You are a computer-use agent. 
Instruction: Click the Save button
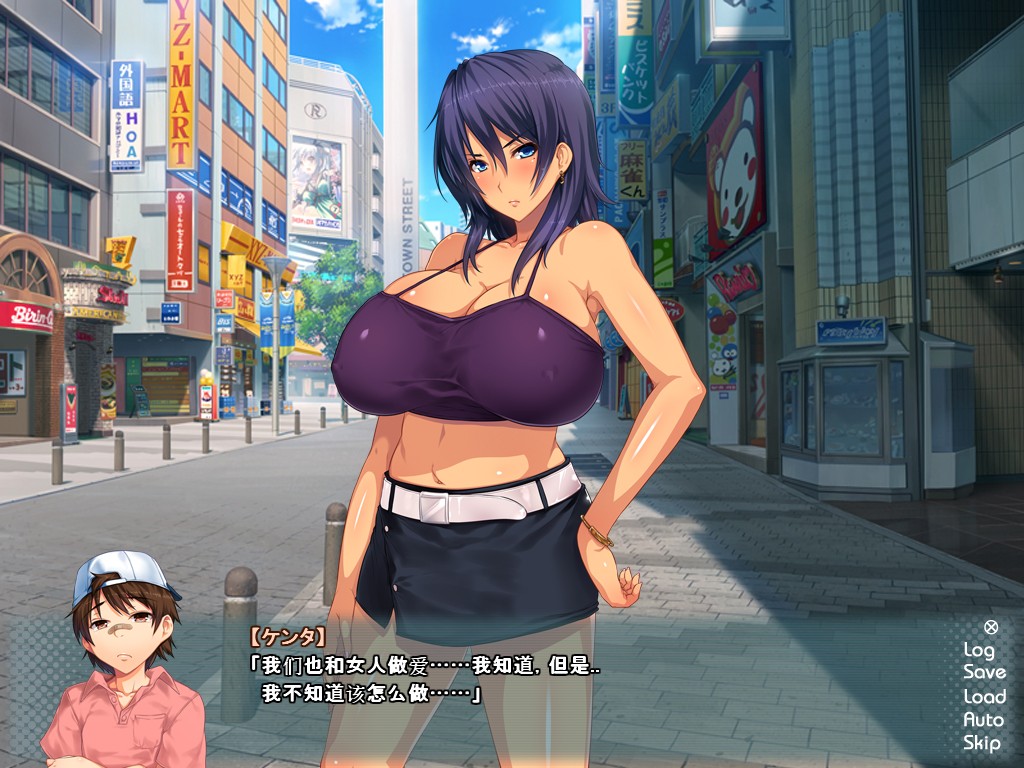(x=984, y=672)
